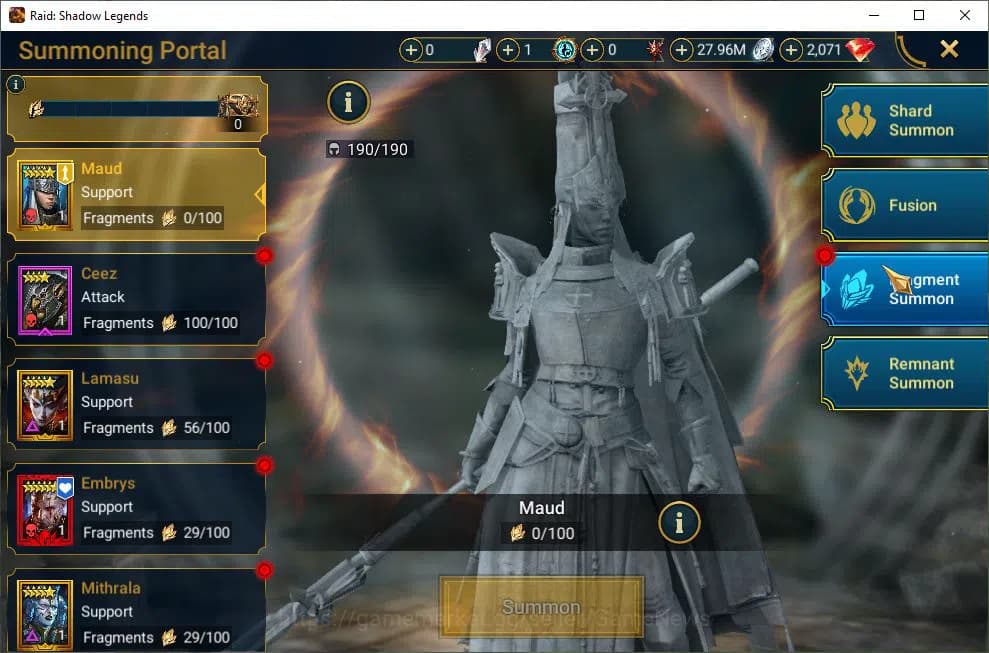Pick Embrys in the fragment list
This screenshot has height=653, width=989.
pyautogui.click(x=136, y=509)
